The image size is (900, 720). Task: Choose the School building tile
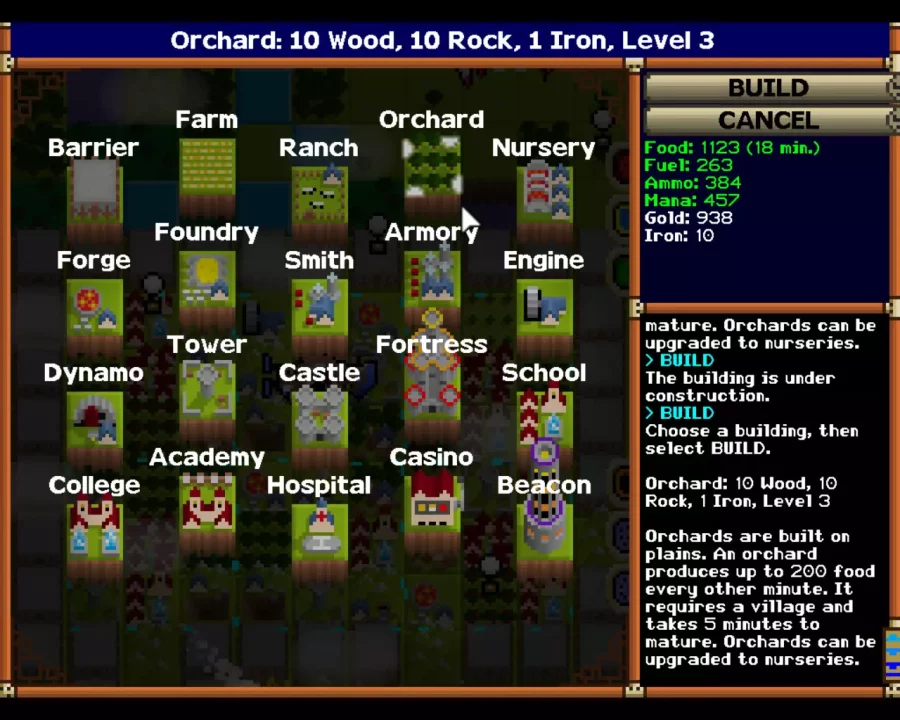click(543, 414)
